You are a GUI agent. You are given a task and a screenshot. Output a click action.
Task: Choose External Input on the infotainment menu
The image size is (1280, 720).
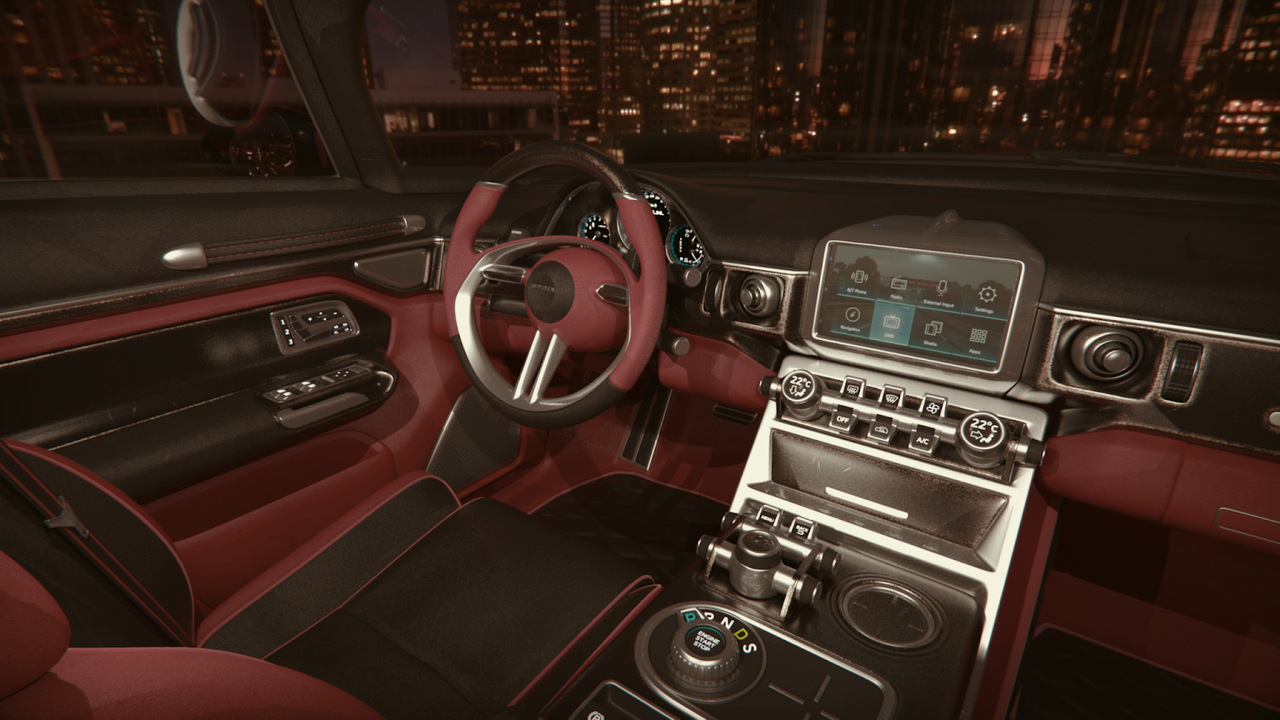(941, 292)
